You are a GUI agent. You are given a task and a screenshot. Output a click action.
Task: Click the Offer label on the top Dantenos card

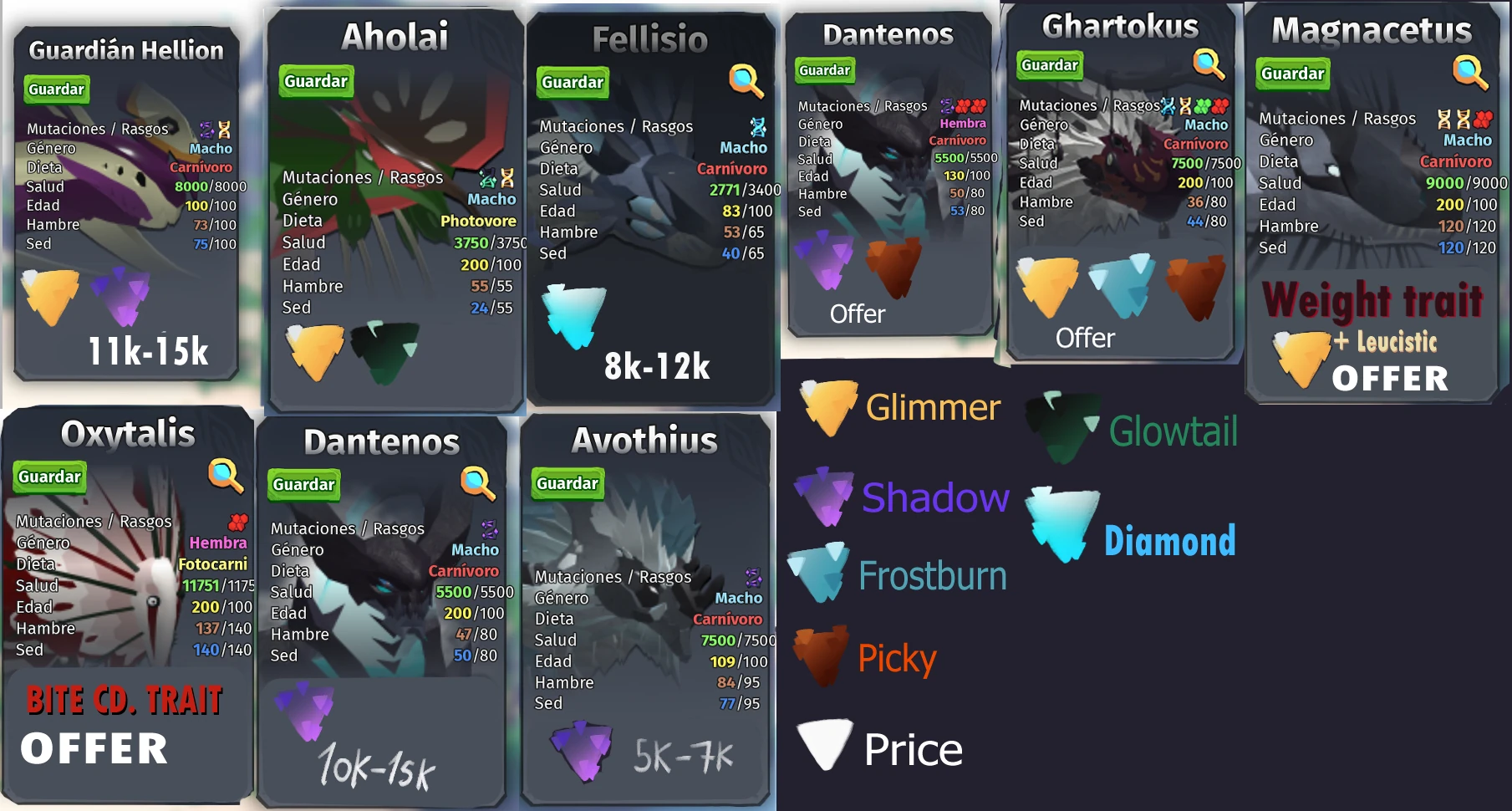click(858, 314)
